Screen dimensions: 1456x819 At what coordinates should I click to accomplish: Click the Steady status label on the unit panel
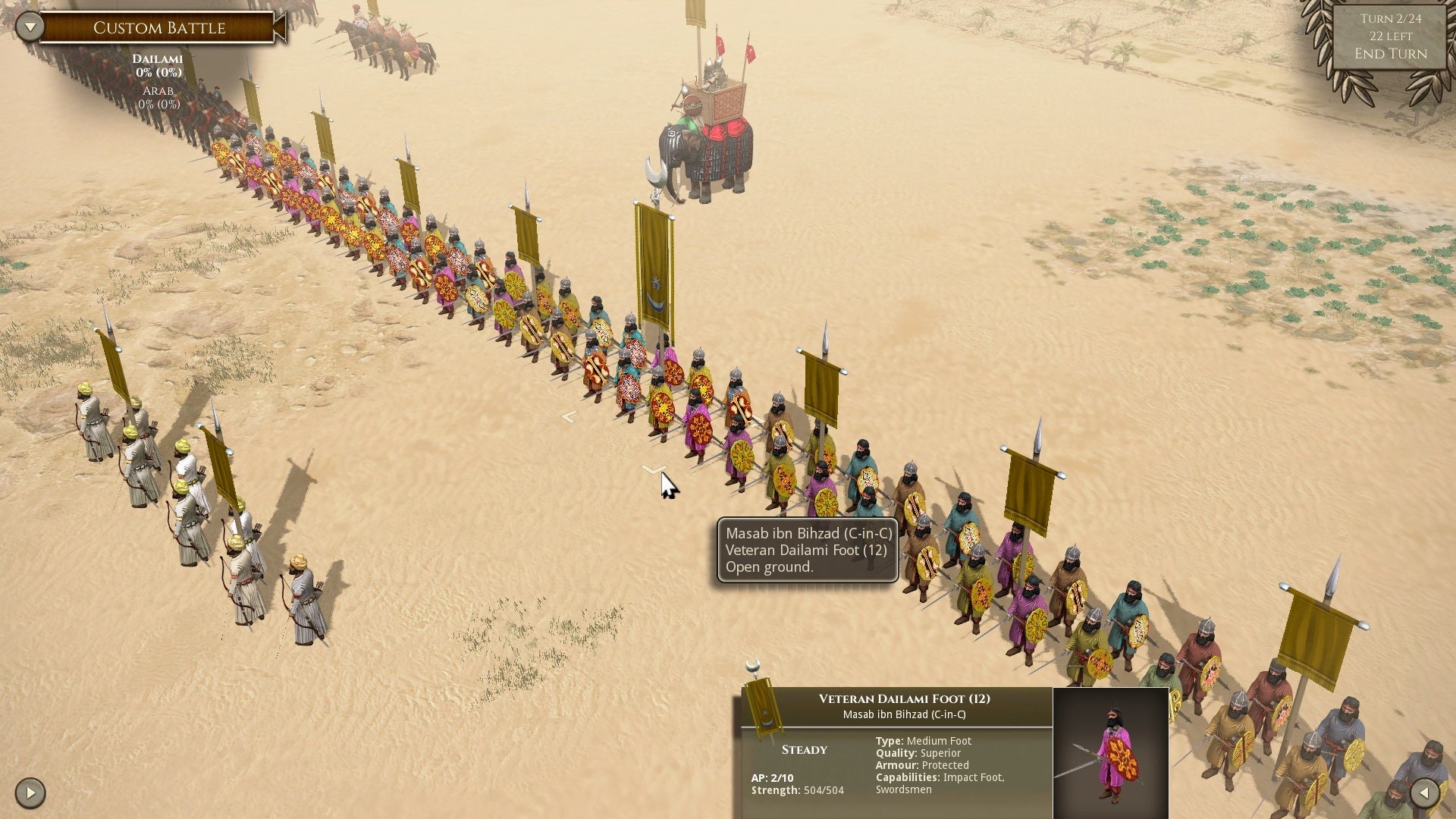tap(803, 749)
